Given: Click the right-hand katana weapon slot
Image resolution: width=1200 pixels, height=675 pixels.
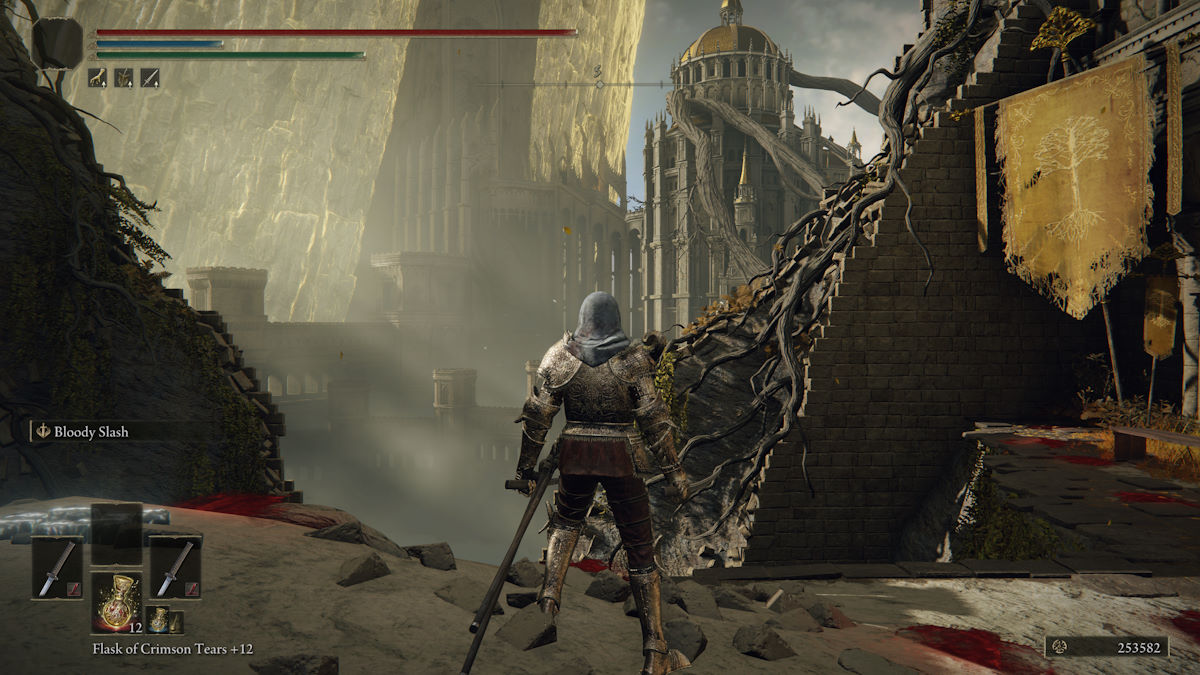Looking at the screenshot, I should point(175,567).
